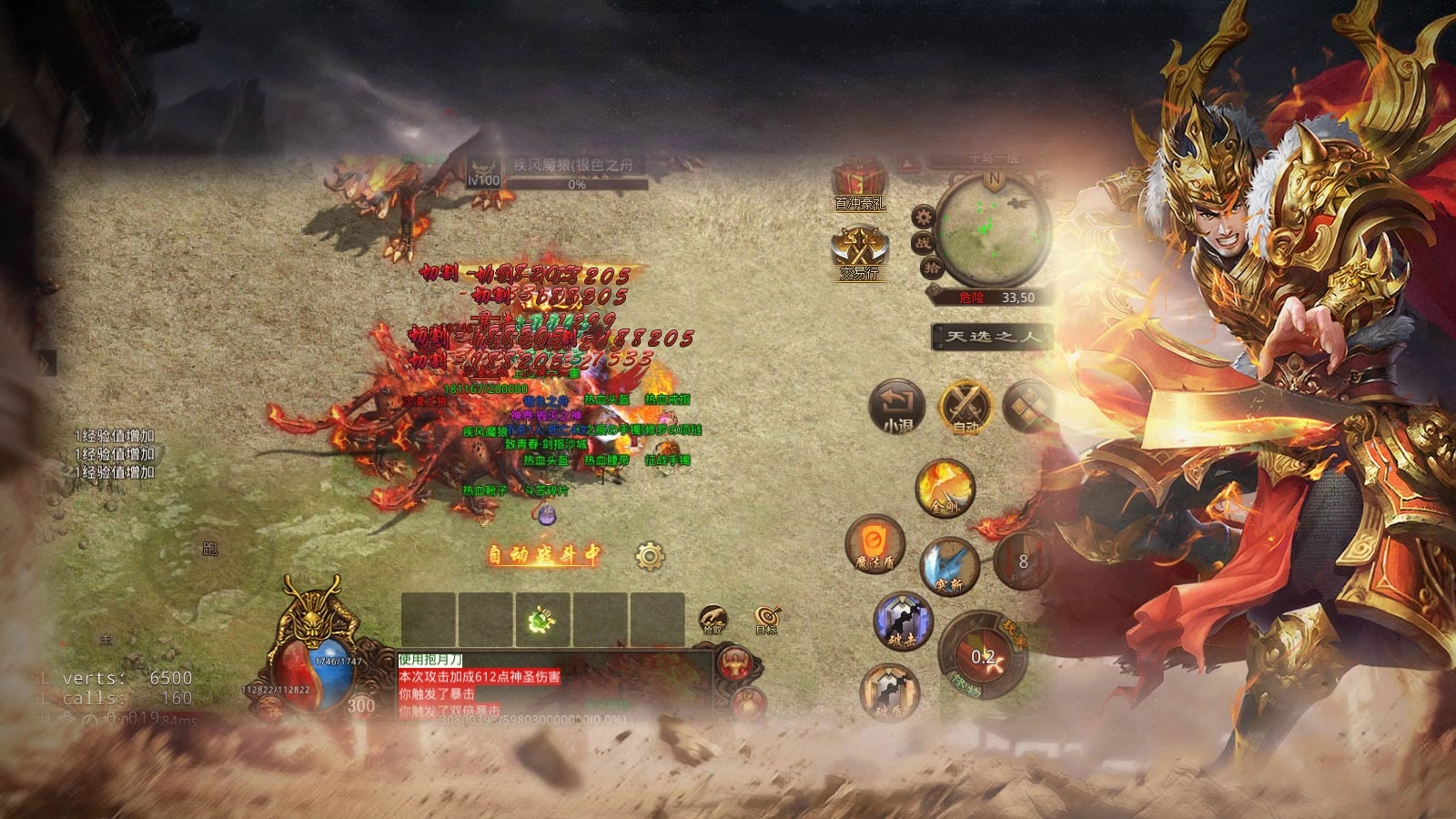1456x819 pixels.
Task: Use the 突斩 dash slash skill
Action: pyautogui.click(x=948, y=567)
